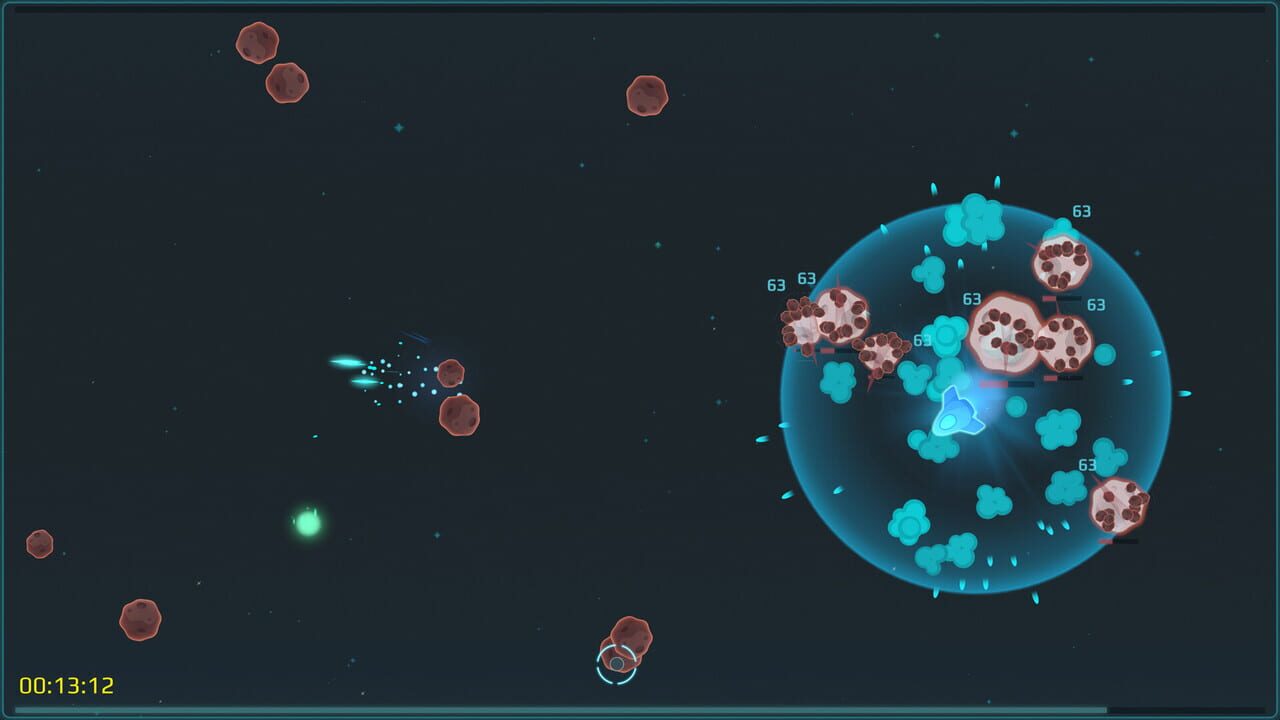Click the asteroid near the top-center edge

click(x=645, y=95)
